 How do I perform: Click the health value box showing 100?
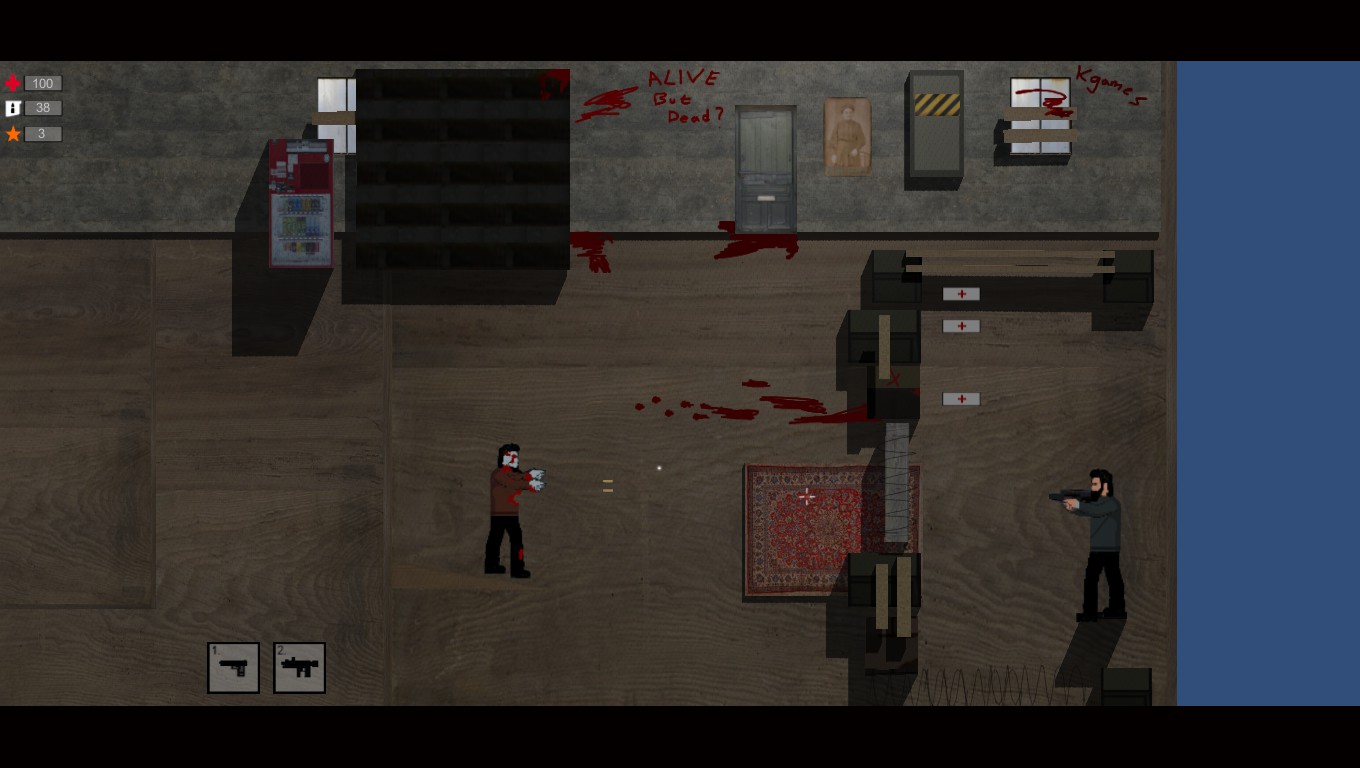[43, 83]
